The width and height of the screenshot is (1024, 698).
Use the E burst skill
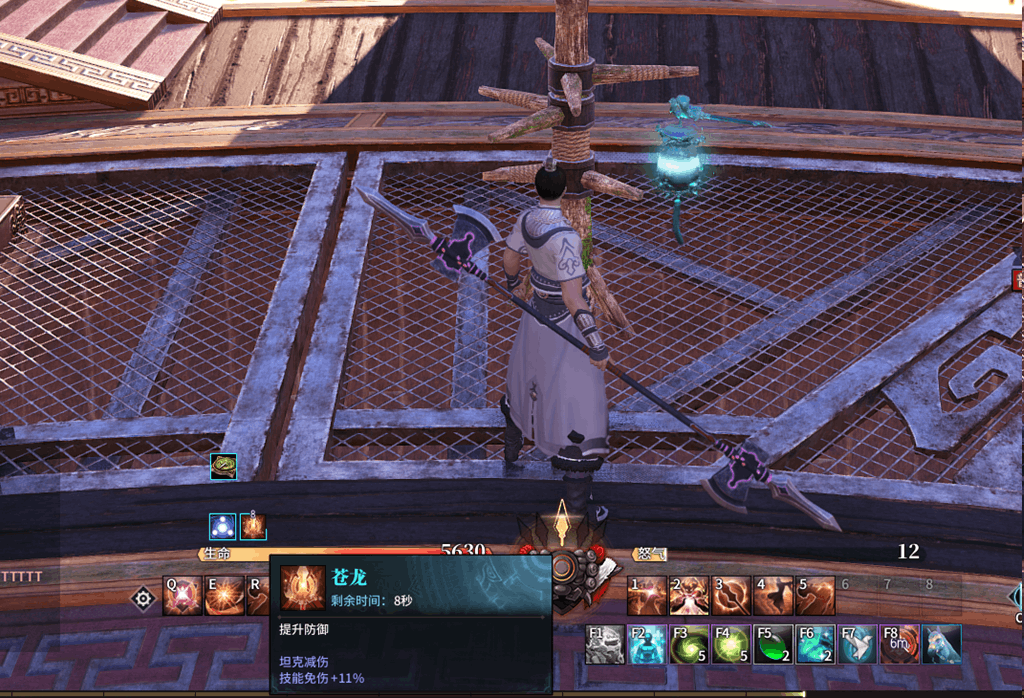(224, 596)
